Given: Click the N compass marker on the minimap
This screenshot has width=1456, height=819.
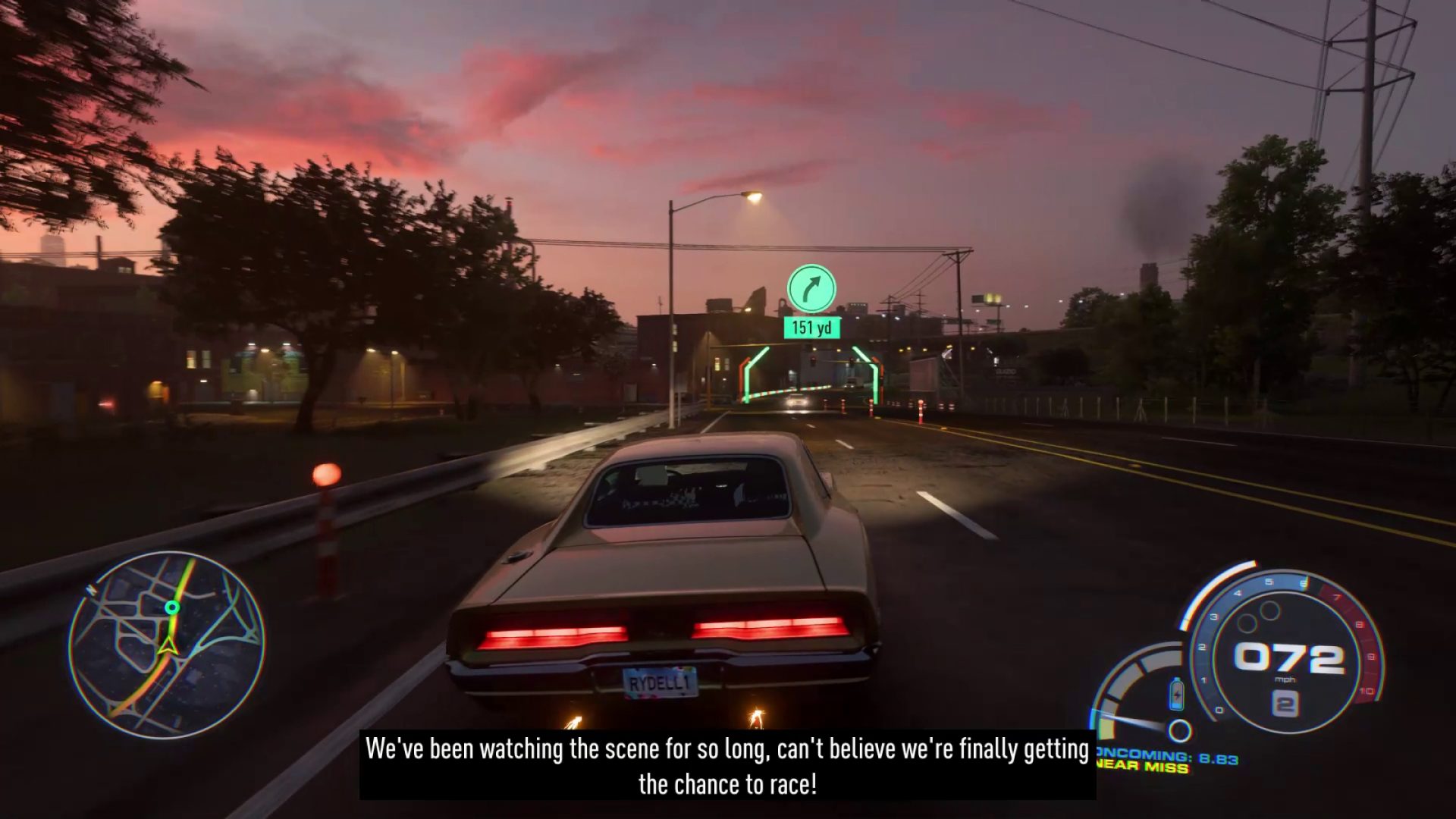Looking at the screenshot, I should click(x=90, y=589).
